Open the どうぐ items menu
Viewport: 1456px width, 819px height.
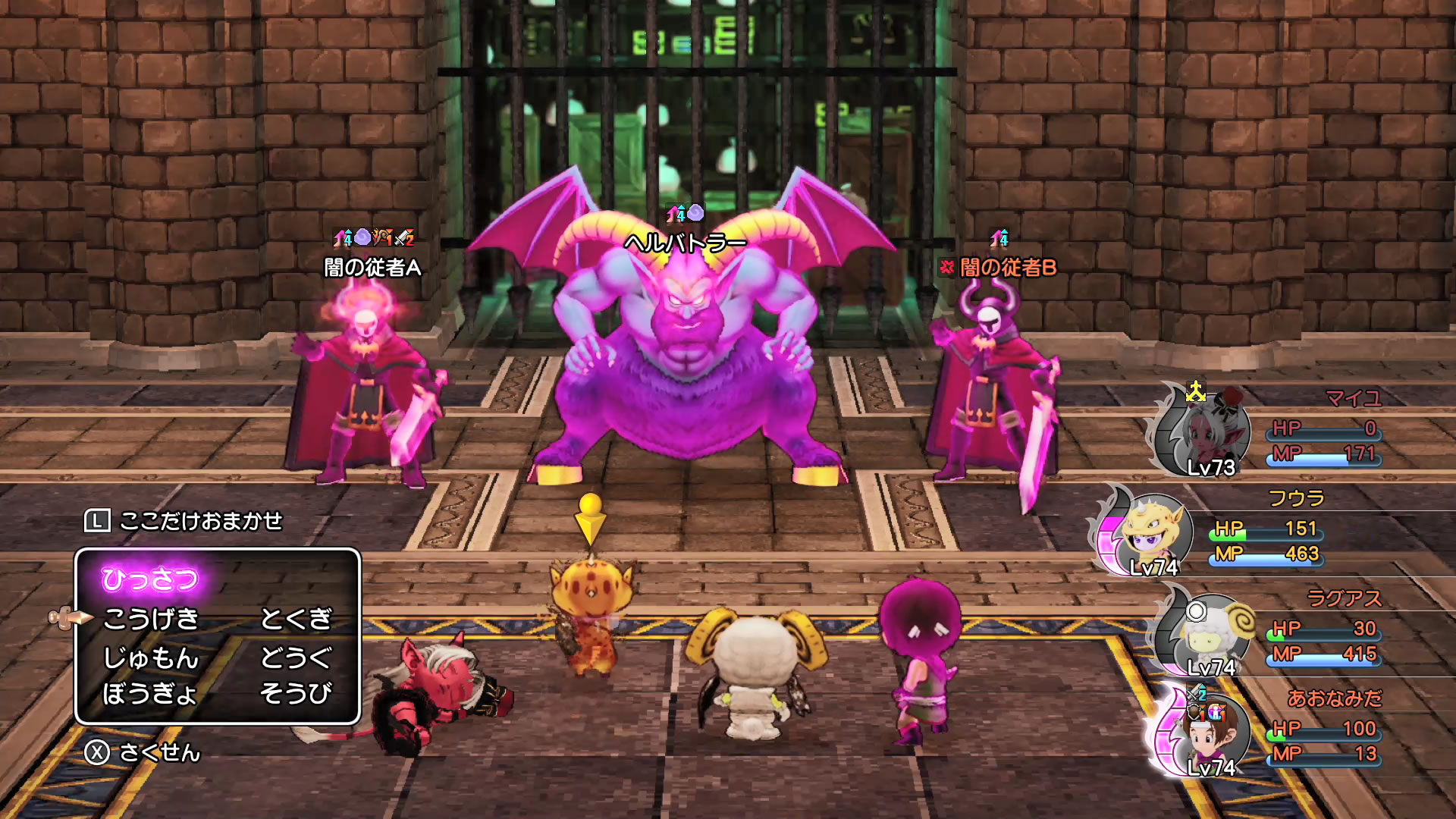[x=296, y=657]
